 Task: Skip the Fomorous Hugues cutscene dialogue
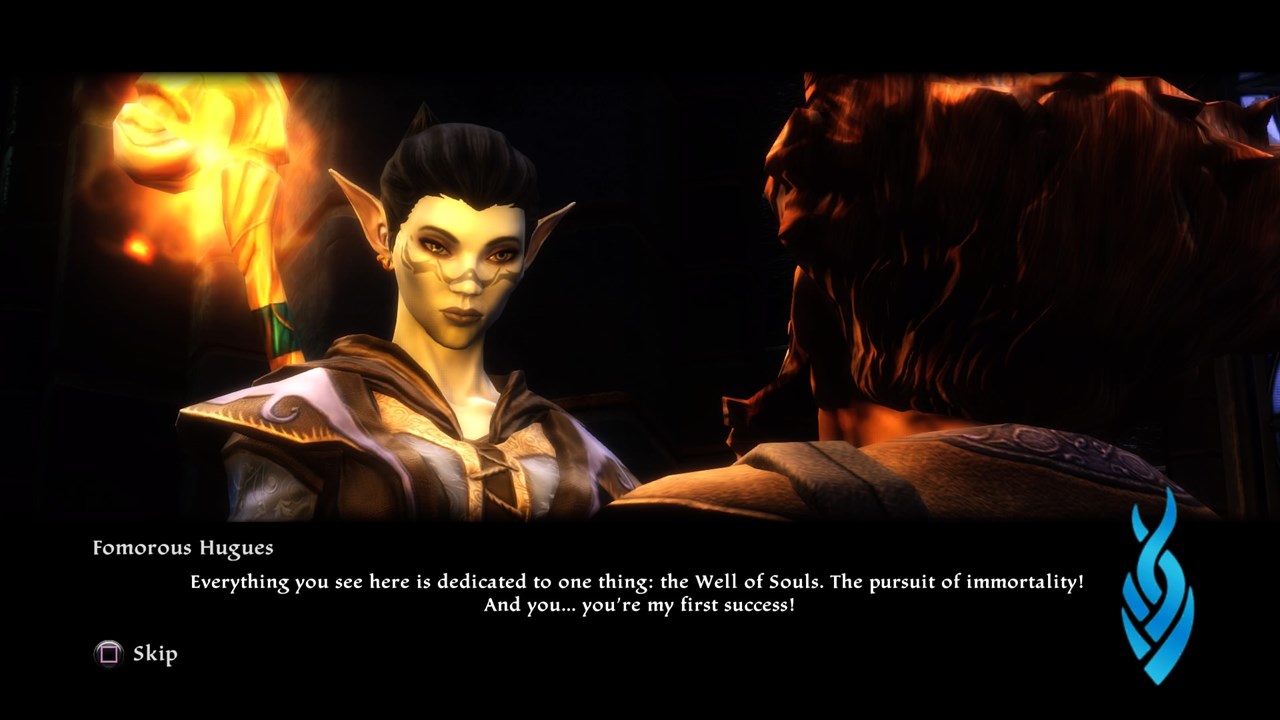(x=137, y=654)
